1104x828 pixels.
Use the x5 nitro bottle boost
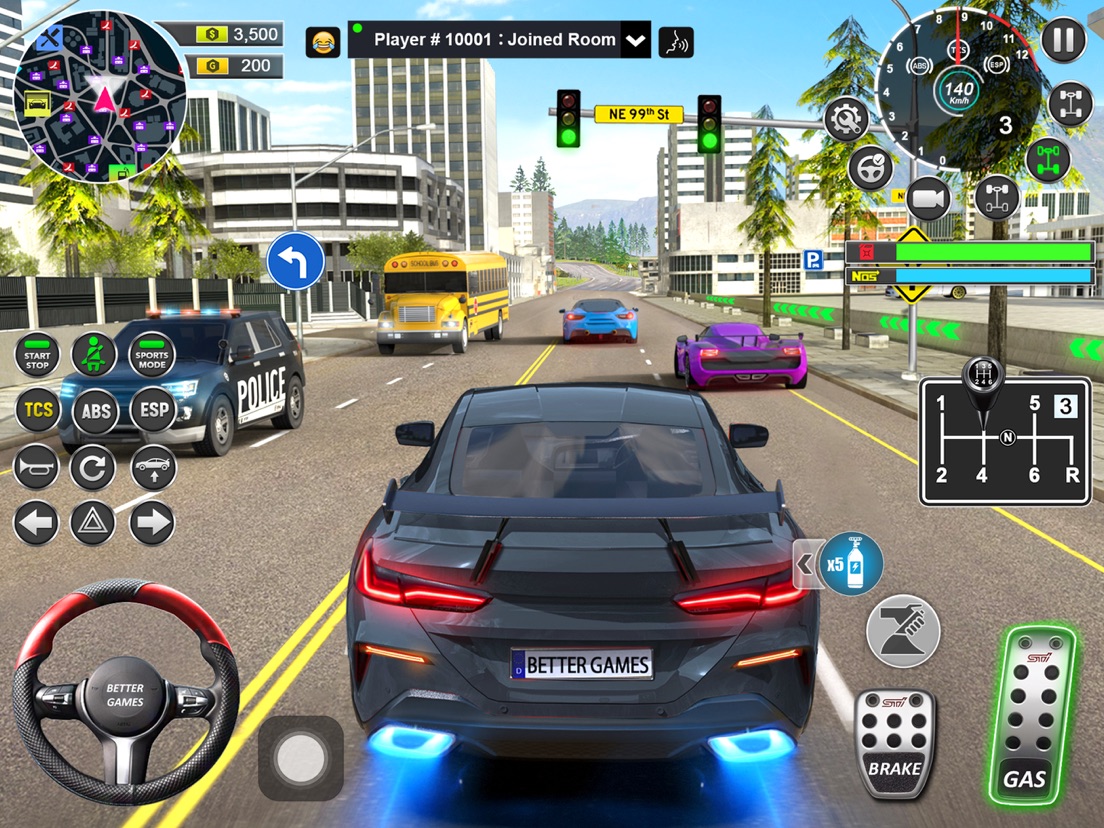851,564
